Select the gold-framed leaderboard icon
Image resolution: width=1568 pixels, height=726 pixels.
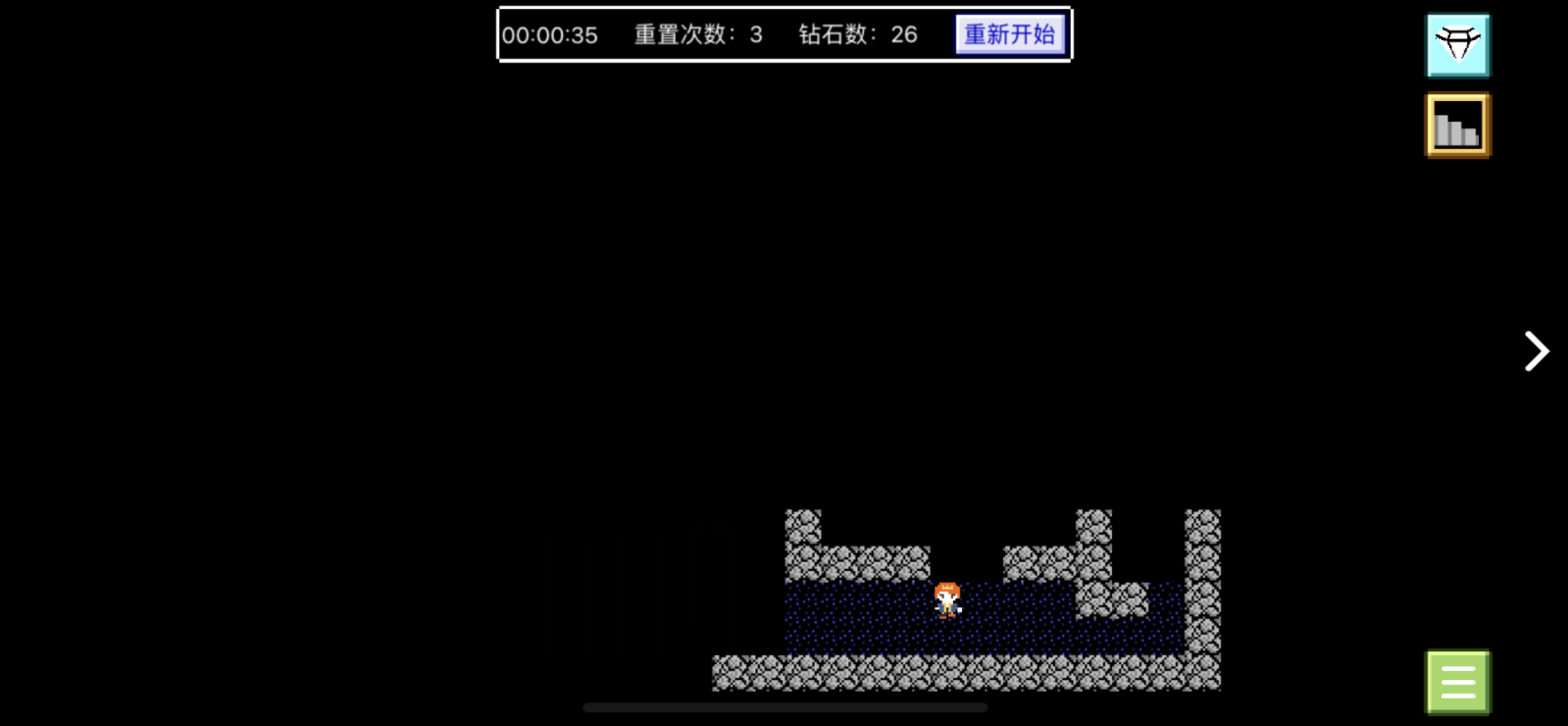click(1457, 125)
